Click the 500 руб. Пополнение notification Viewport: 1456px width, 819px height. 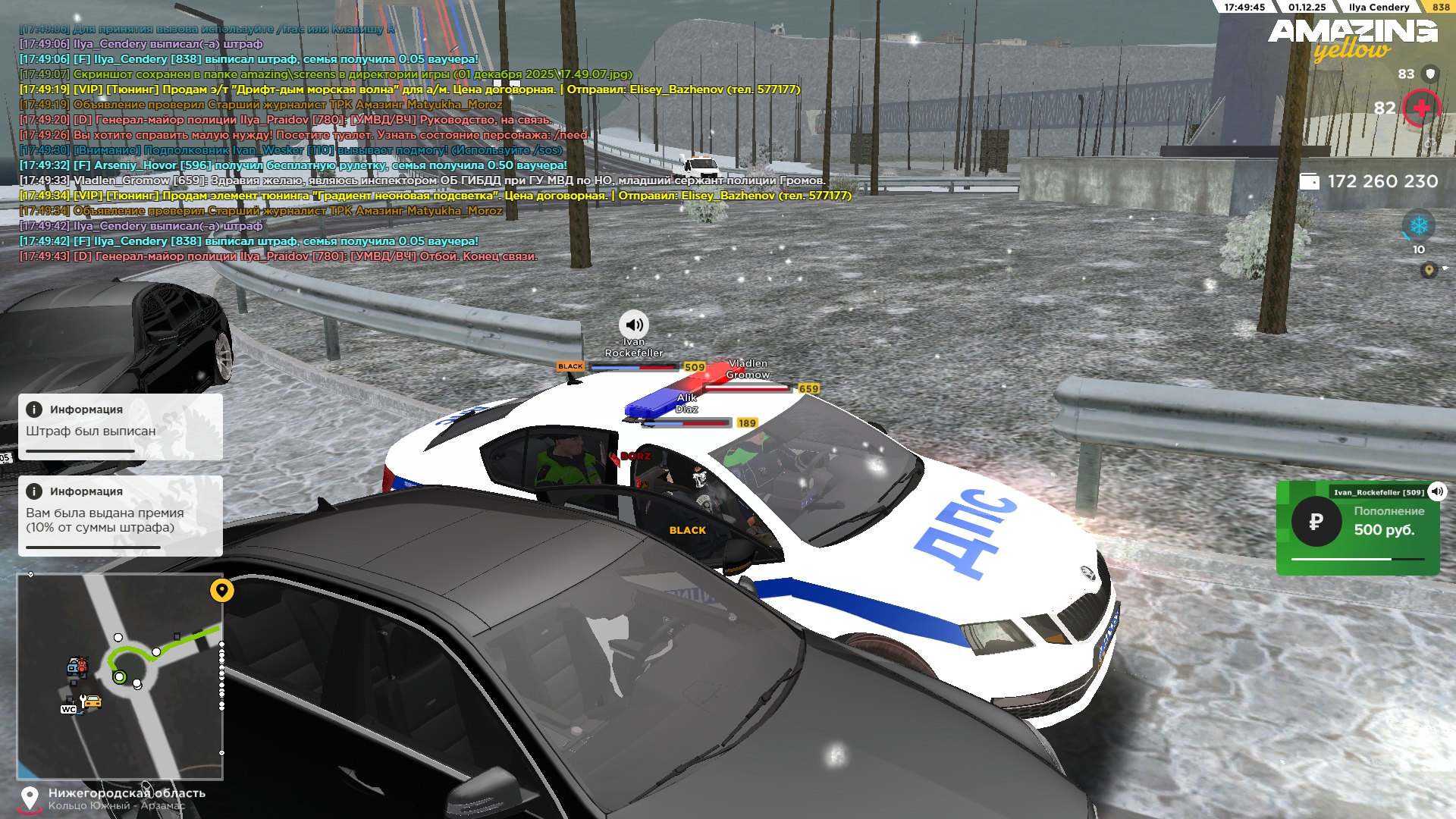(x=1357, y=528)
